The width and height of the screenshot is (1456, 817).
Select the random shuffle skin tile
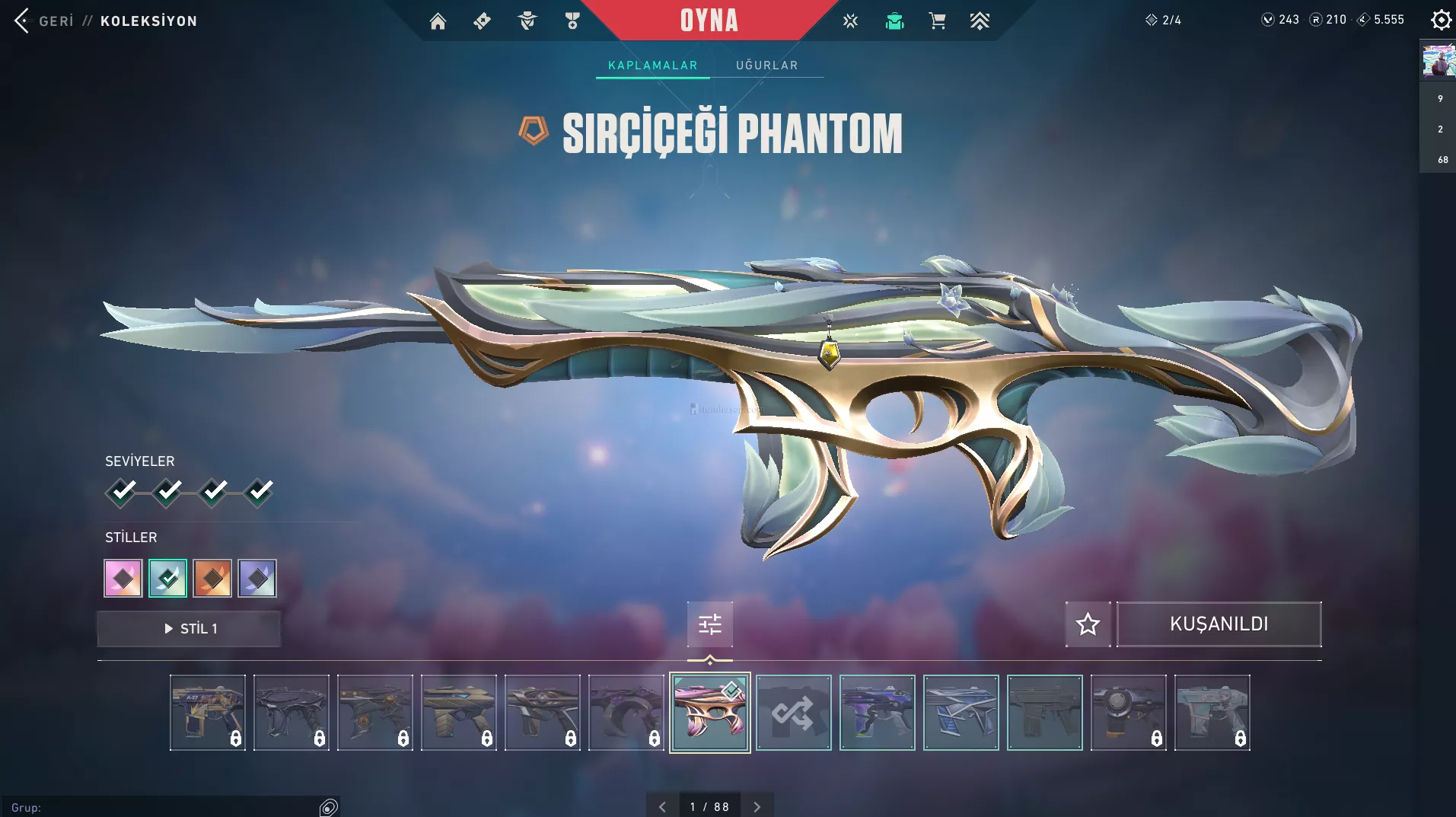coord(793,713)
